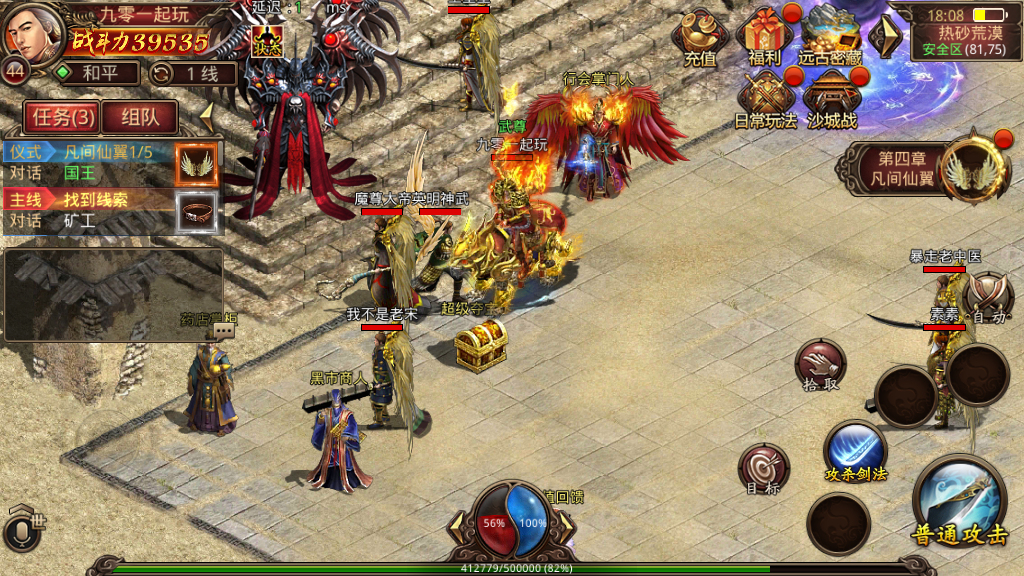Screen dimensions: 1024x576
Task: Open the 福利 gift box menu
Action: (x=765, y=36)
